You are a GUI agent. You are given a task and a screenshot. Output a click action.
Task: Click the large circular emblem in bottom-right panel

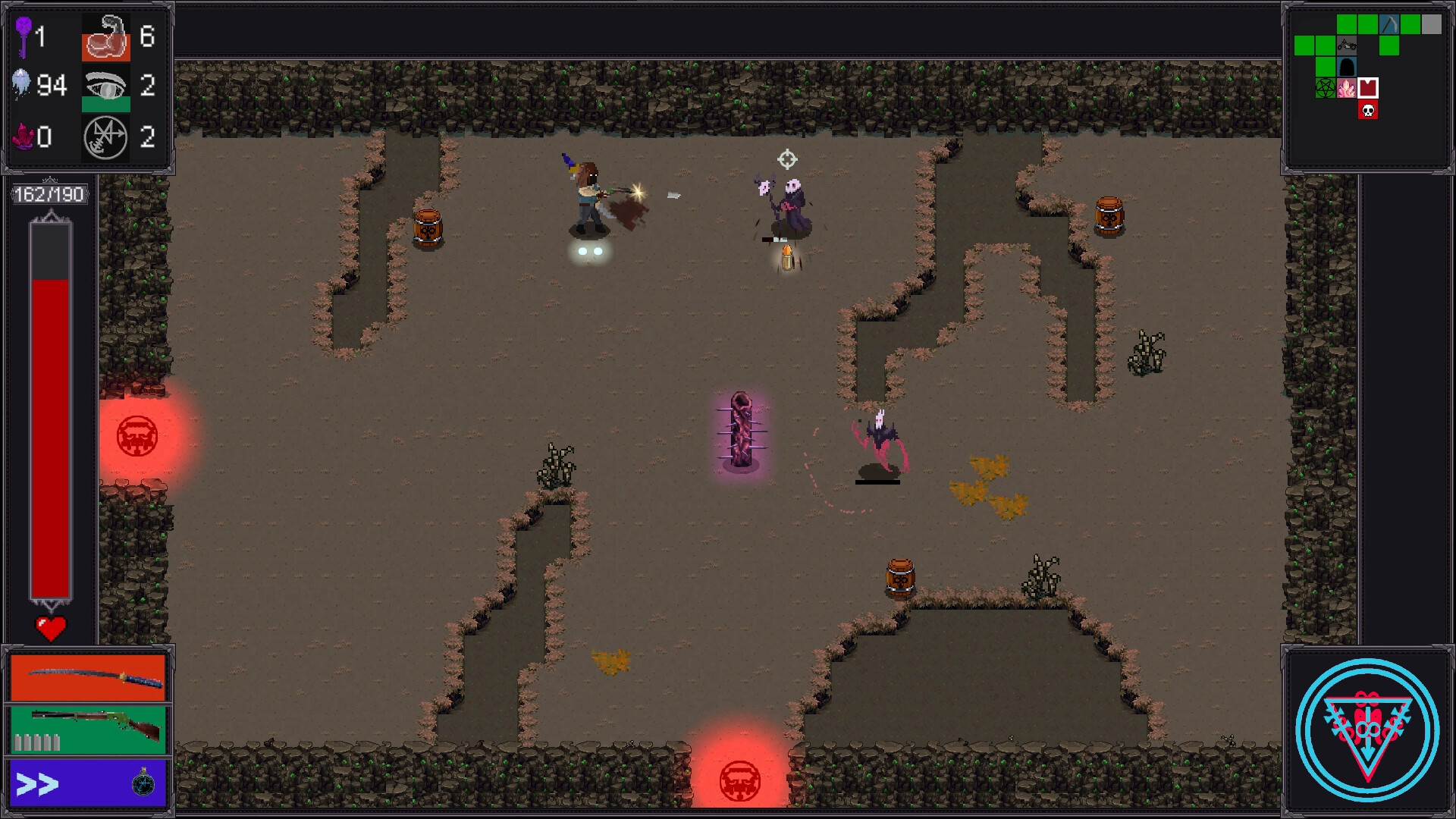[1370, 729]
